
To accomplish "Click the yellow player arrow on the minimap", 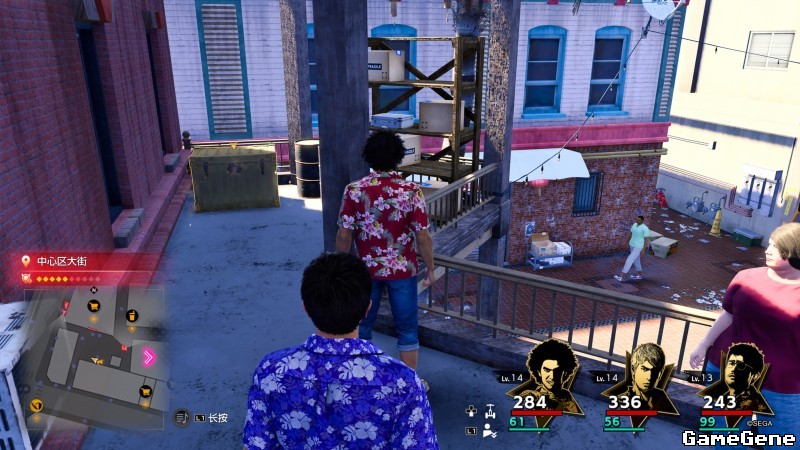I will click(97, 360).
